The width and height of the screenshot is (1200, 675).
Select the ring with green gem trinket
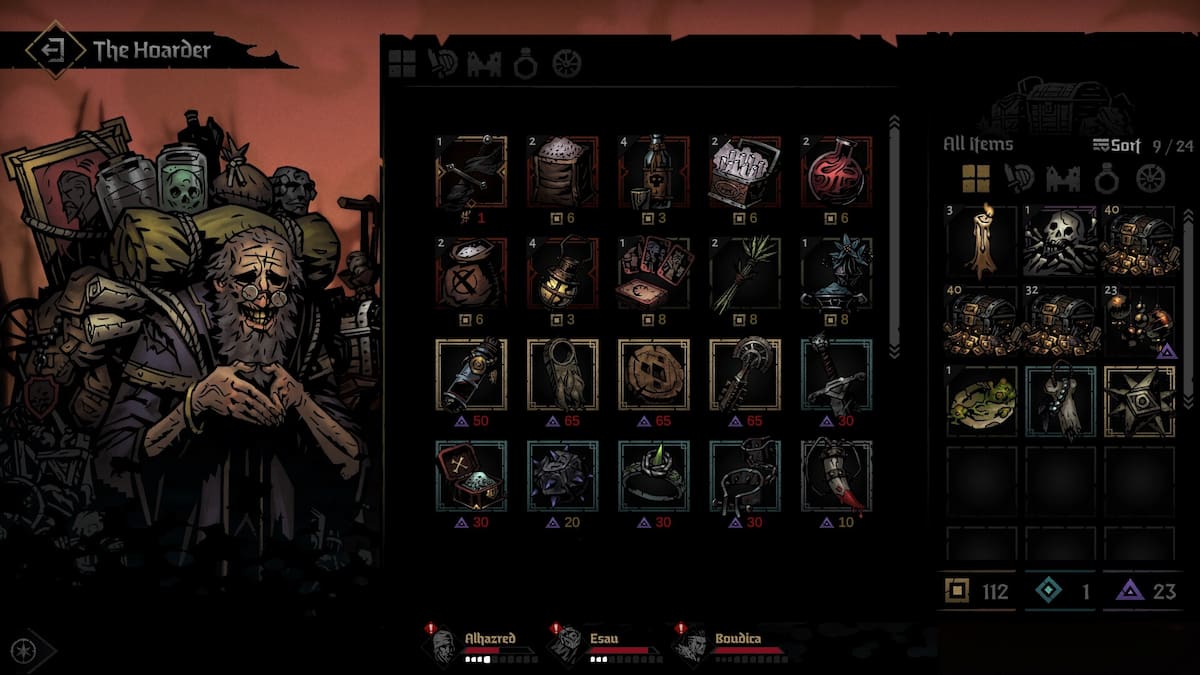pyautogui.click(x=653, y=475)
